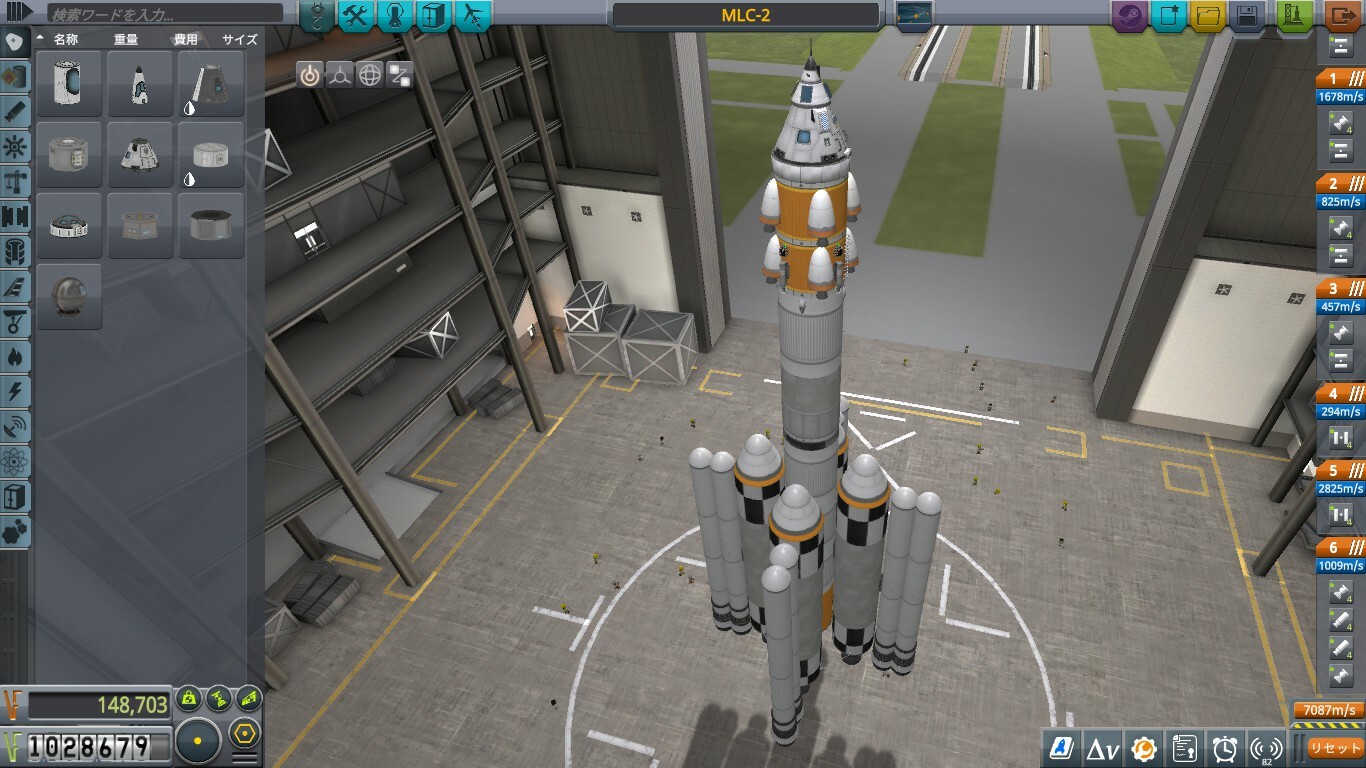Image resolution: width=1366 pixels, height=768 pixels.
Task: Switch to the action groups wrench tab
Action: tap(356, 16)
